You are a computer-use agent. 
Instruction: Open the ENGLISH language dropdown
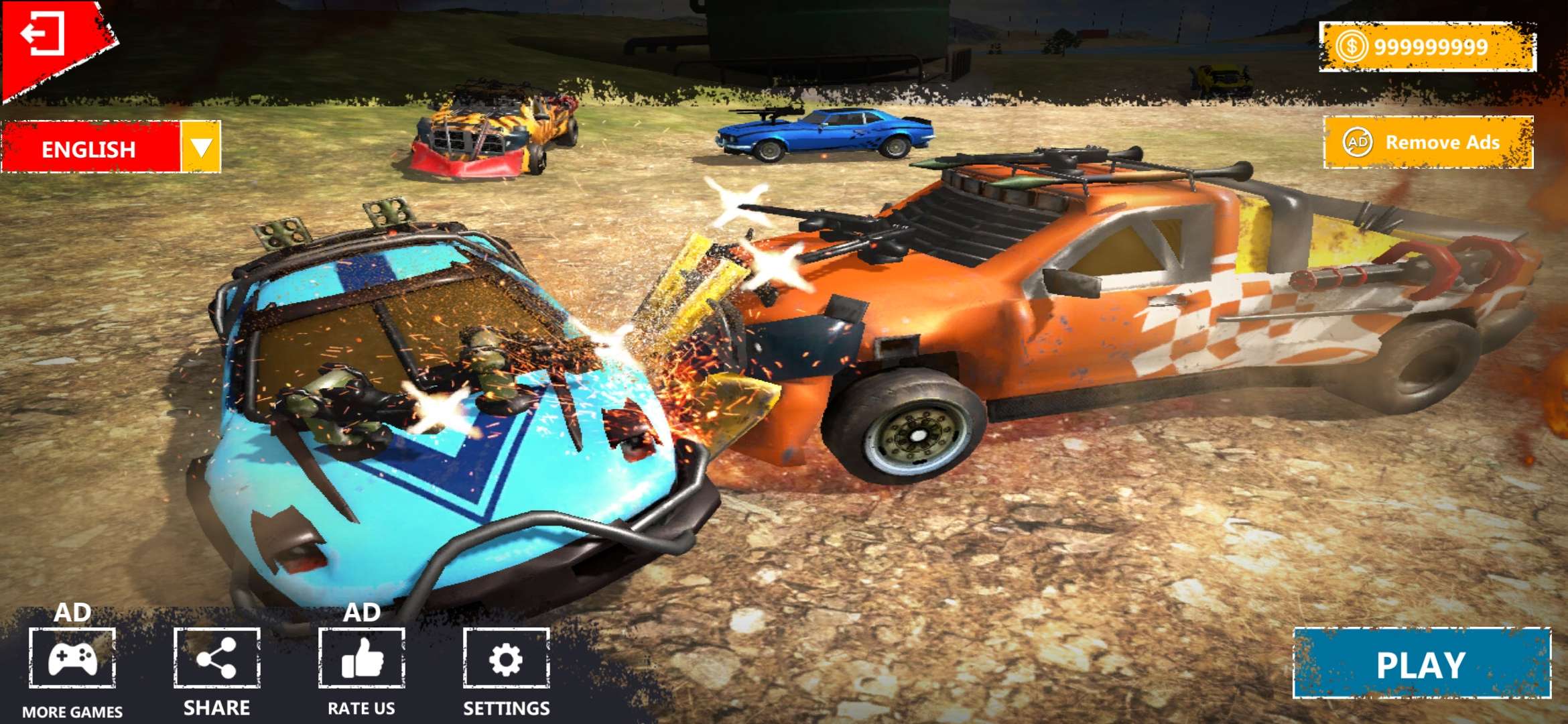click(x=200, y=147)
